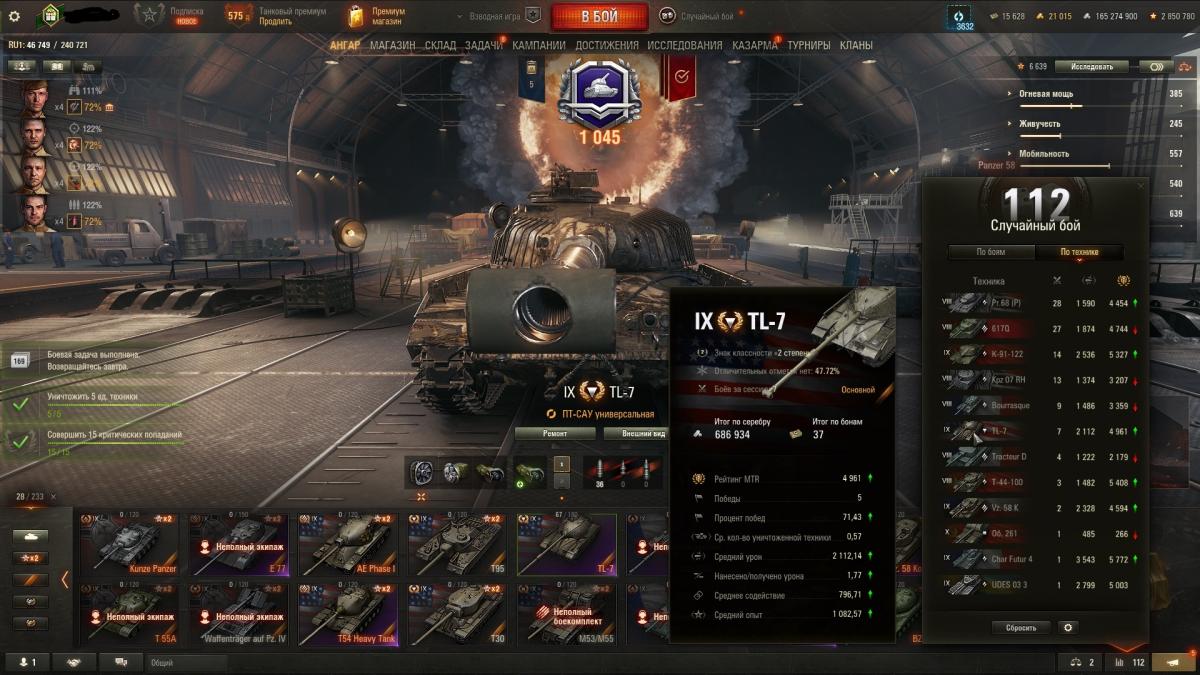Viewport: 1200px width, 675px height.
Task: Open the МАГАЗИН store tab
Action: [392, 45]
